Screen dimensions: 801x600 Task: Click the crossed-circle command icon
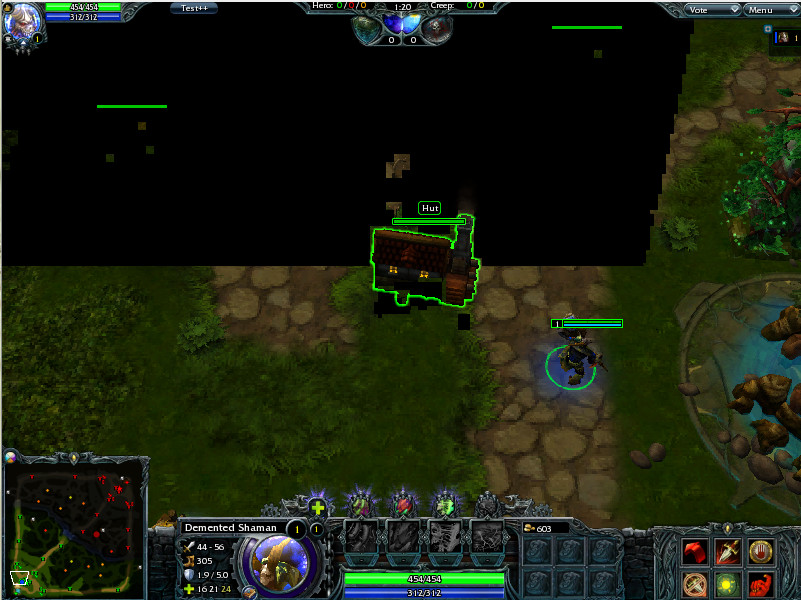coord(695,584)
